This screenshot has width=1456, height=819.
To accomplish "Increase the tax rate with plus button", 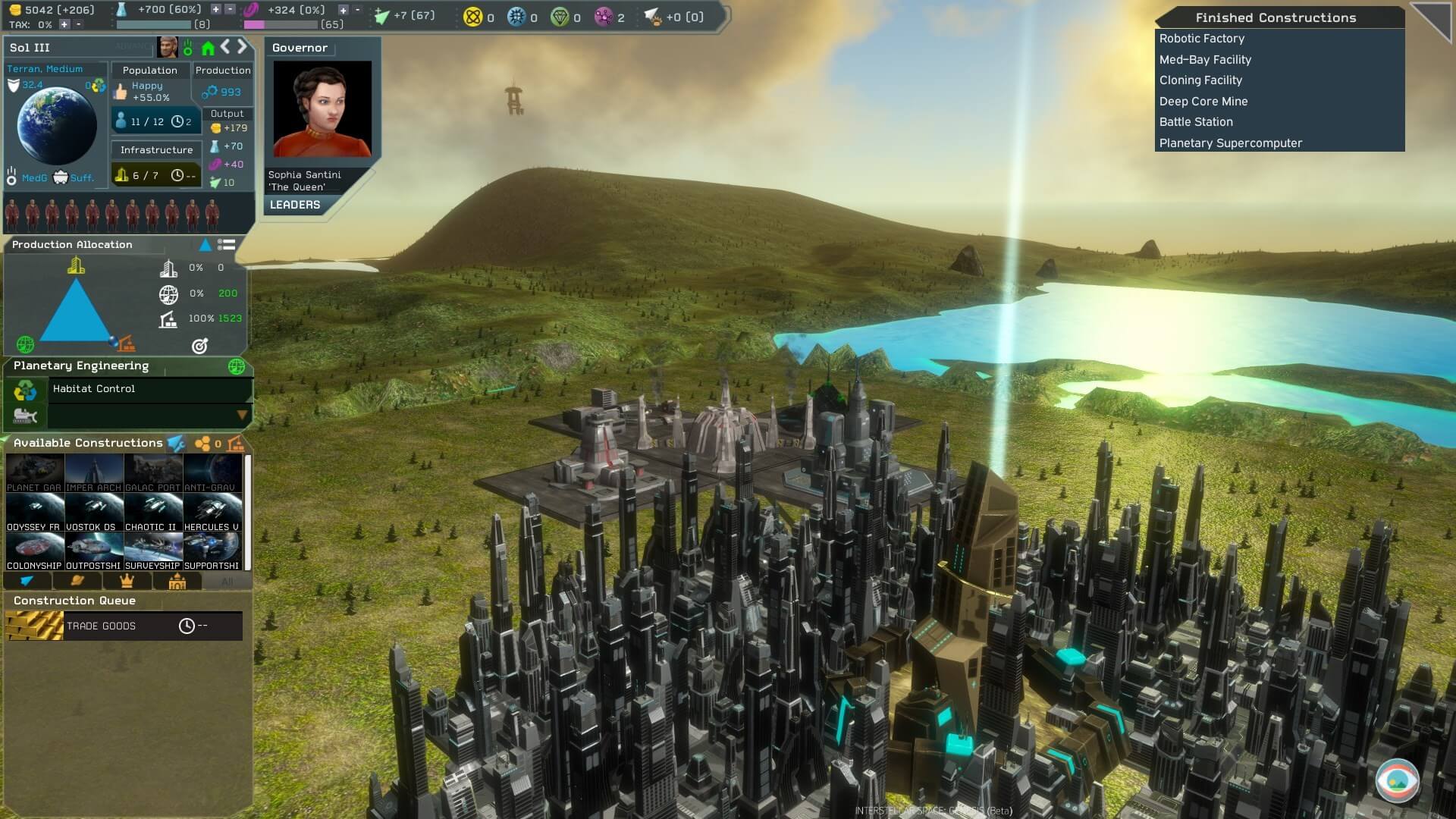I will pyautogui.click(x=64, y=24).
